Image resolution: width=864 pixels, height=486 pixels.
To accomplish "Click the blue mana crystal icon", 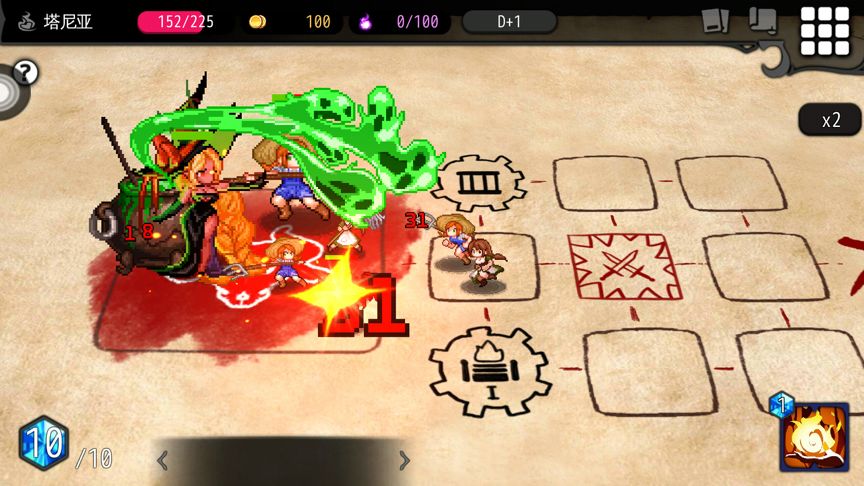I will coord(43,442).
